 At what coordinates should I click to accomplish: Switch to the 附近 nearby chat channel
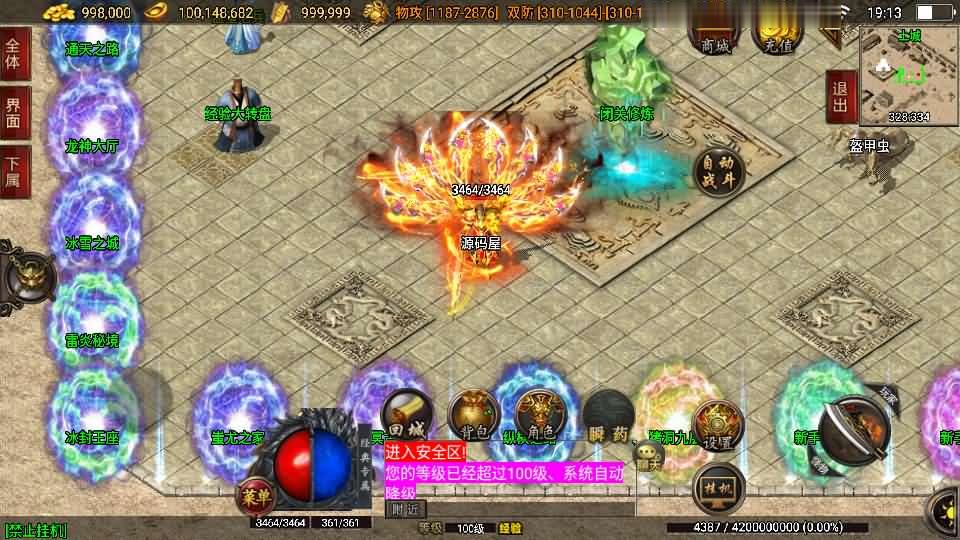(x=405, y=508)
